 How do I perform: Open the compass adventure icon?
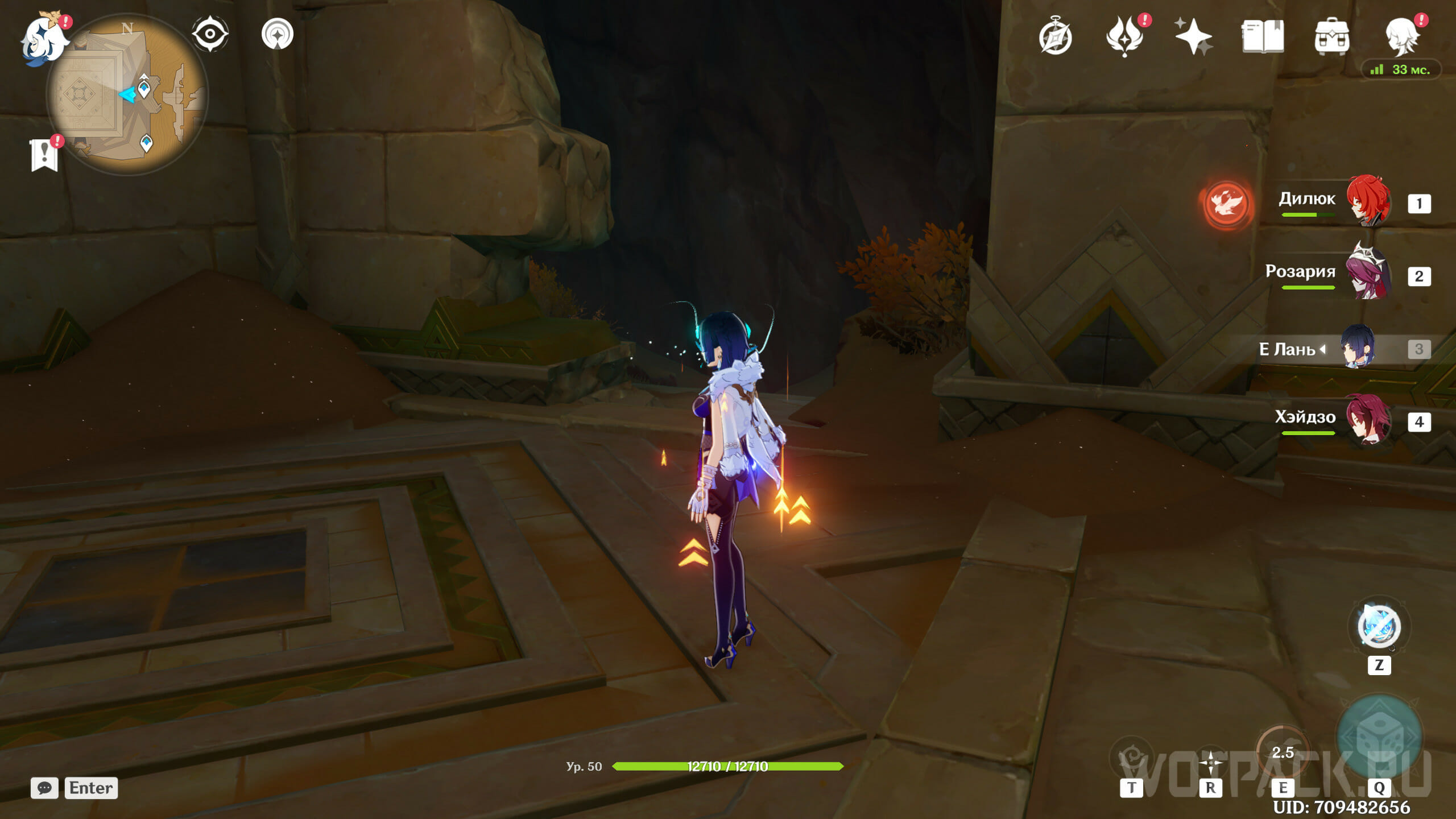(1055, 36)
